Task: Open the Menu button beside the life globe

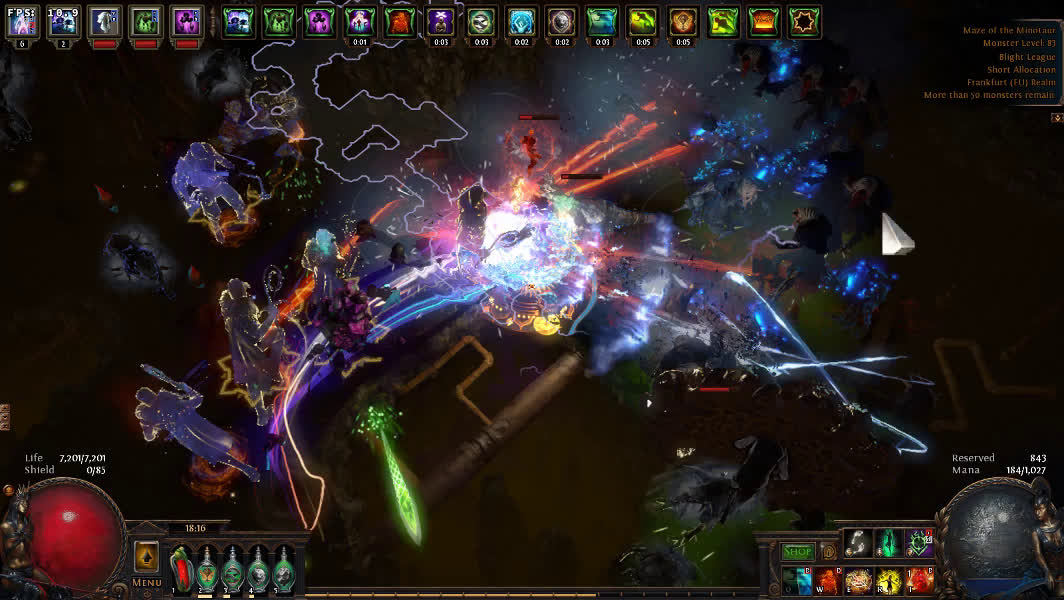Action: pyautogui.click(x=146, y=582)
